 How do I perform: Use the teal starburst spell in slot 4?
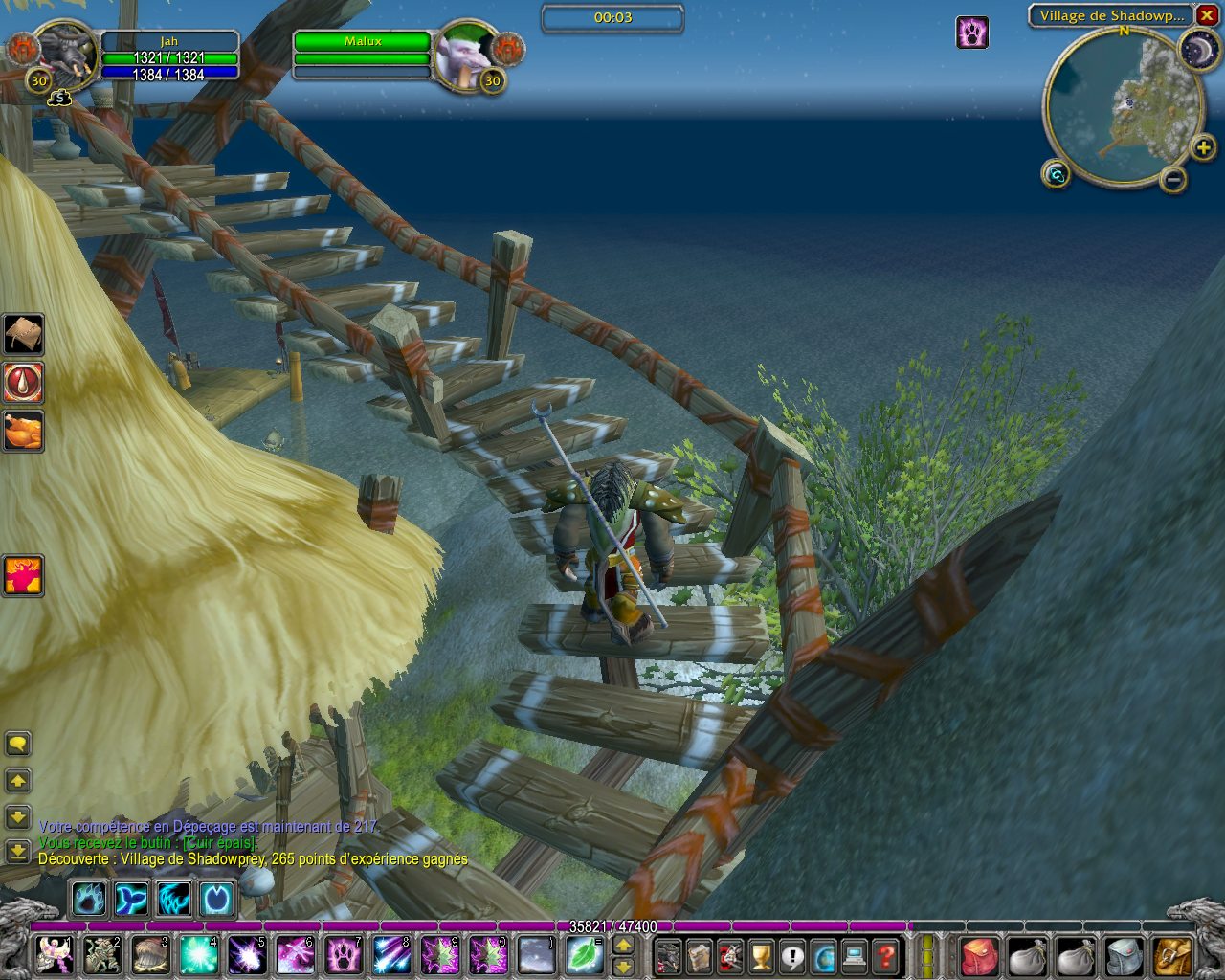point(198,954)
